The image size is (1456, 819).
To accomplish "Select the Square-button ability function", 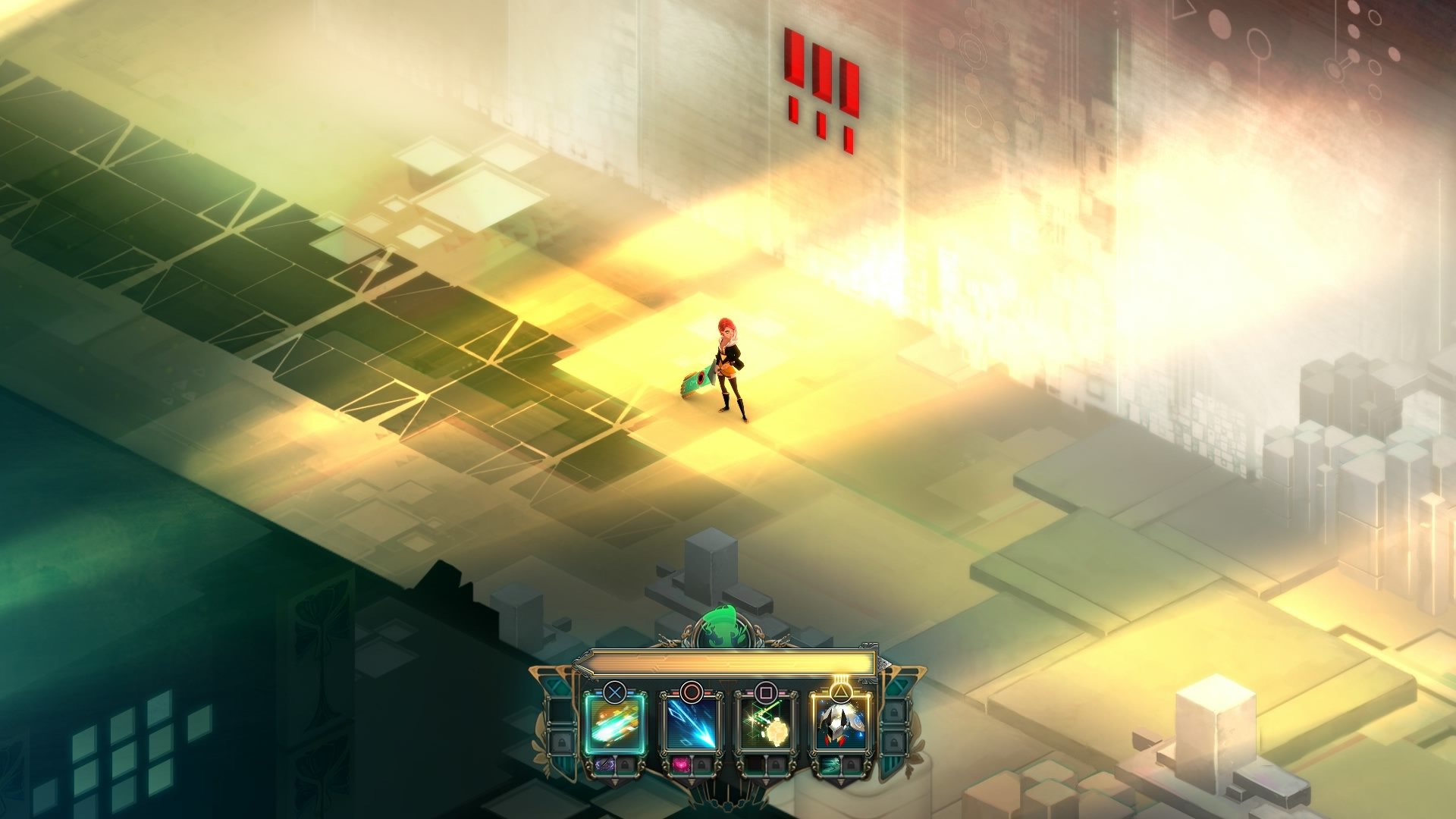I will pos(765,723).
